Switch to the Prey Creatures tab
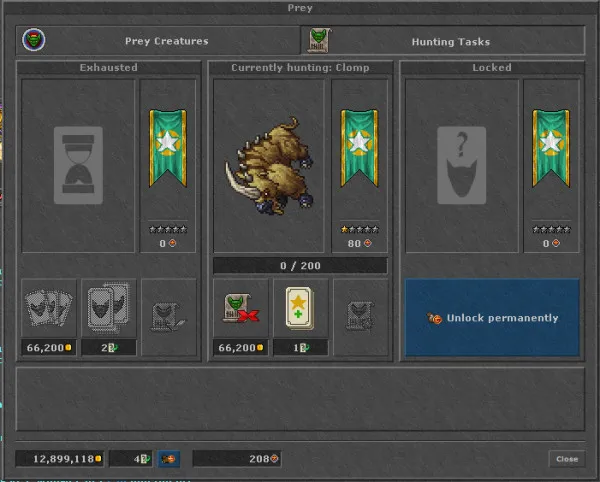The width and height of the screenshot is (600, 482). [x=160, y=41]
